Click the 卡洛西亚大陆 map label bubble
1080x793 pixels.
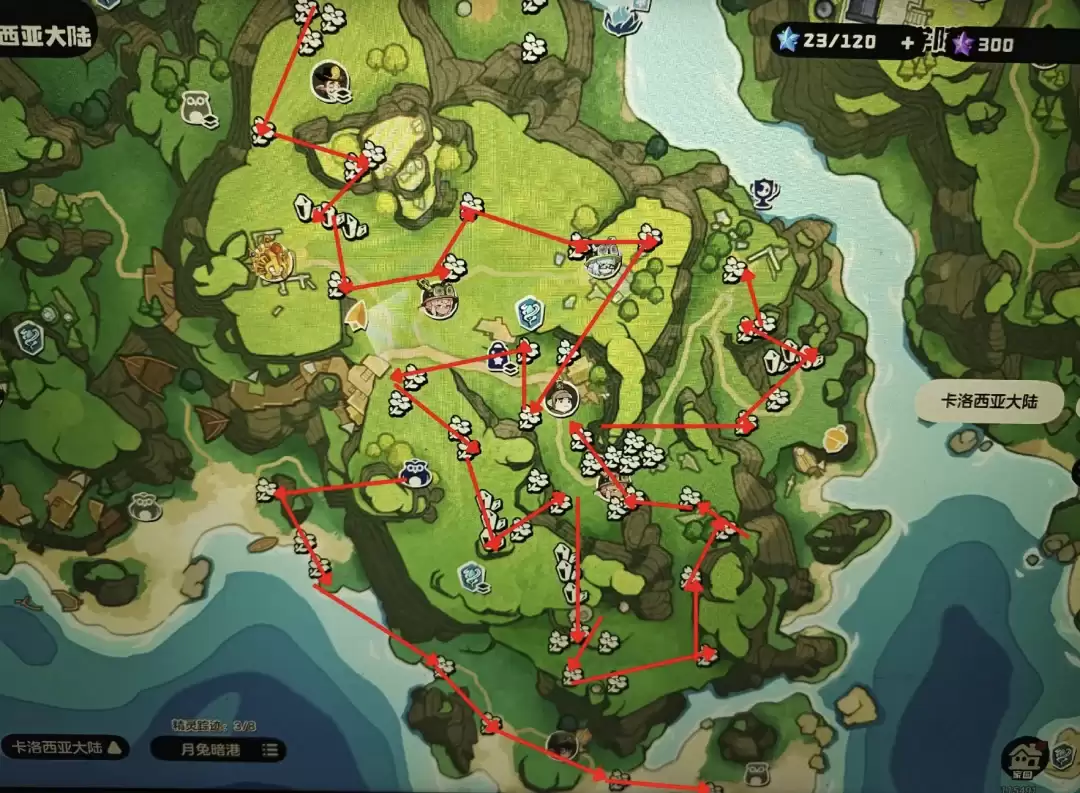tap(989, 402)
